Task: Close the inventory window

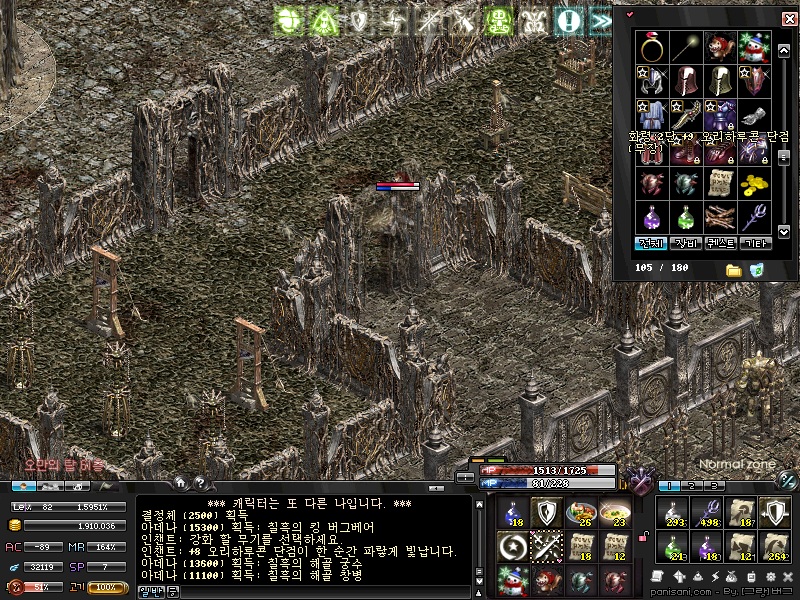Action: [789, 18]
